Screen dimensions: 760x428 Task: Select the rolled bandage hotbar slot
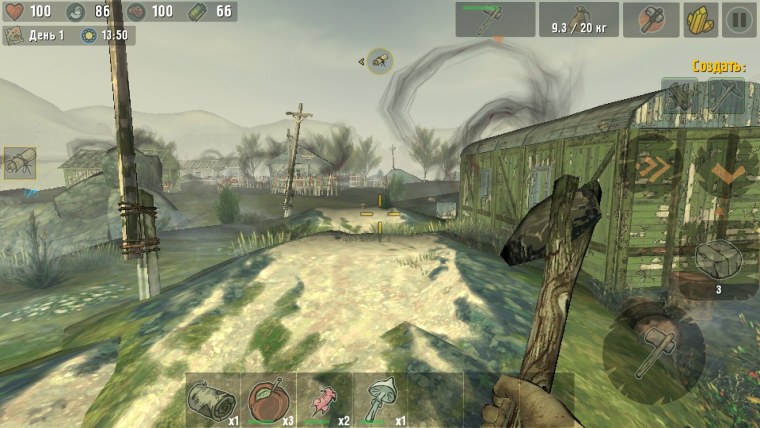[x=212, y=399]
